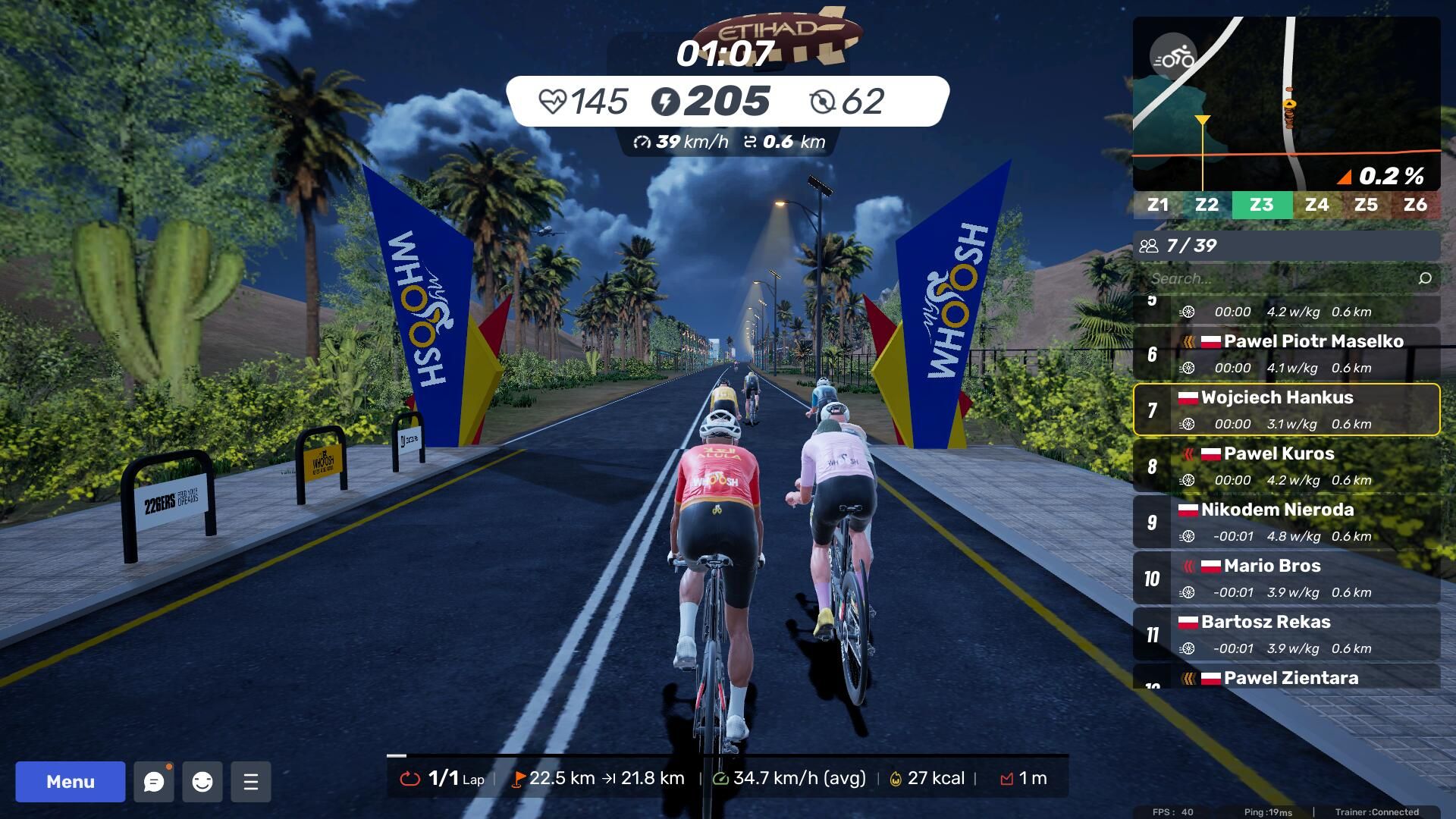This screenshot has height=819, width=1456.
Task: Choose Pawel Zientara's entry
Action: point(1289,677)
